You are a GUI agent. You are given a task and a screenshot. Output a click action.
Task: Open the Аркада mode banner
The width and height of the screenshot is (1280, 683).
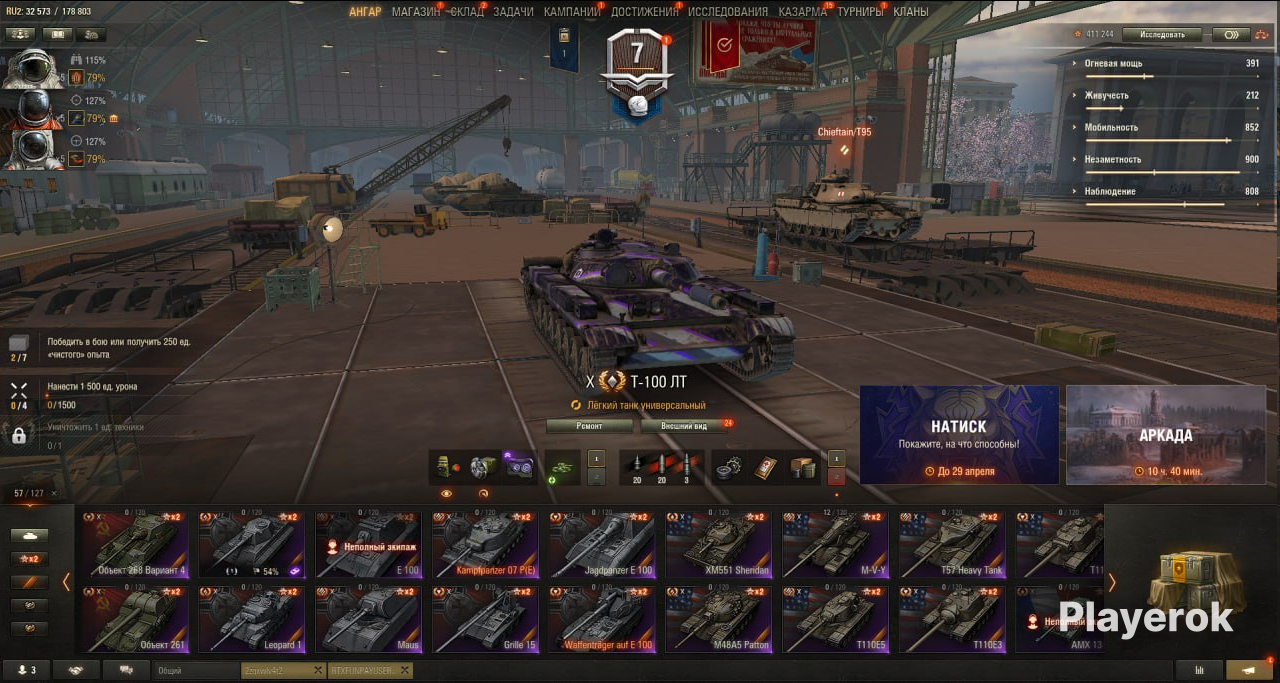[x=1165, y=435]
